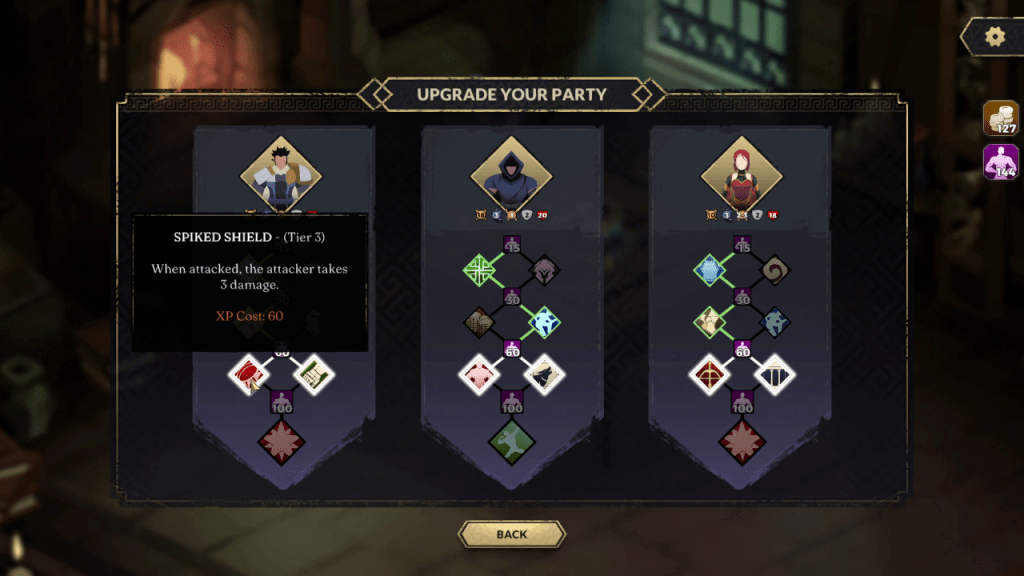Choose the rogue's brown woven-pattern upgrade
This screenshot has width=1024, height=576.
(480, 322)
